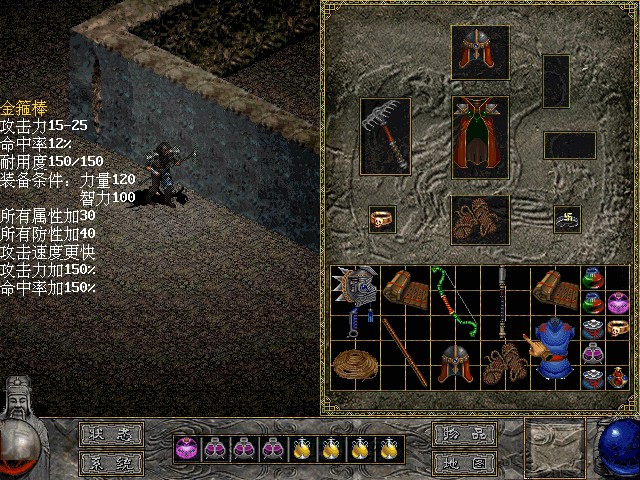Select the equipped helmet slot
This screenshot has width=640, height=480.
(x=480, y=53)
